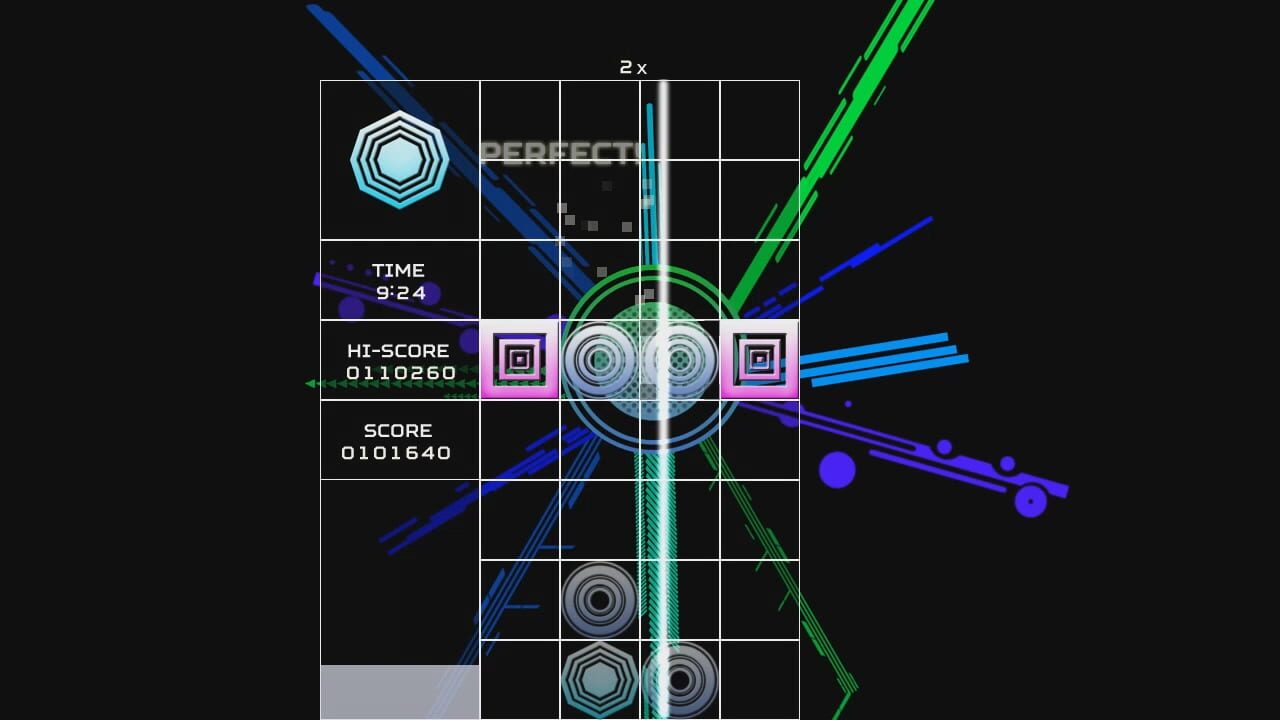
Task: Click the right circle block inside the green ring
Action: pyautogui.click(x=680, y=358)
